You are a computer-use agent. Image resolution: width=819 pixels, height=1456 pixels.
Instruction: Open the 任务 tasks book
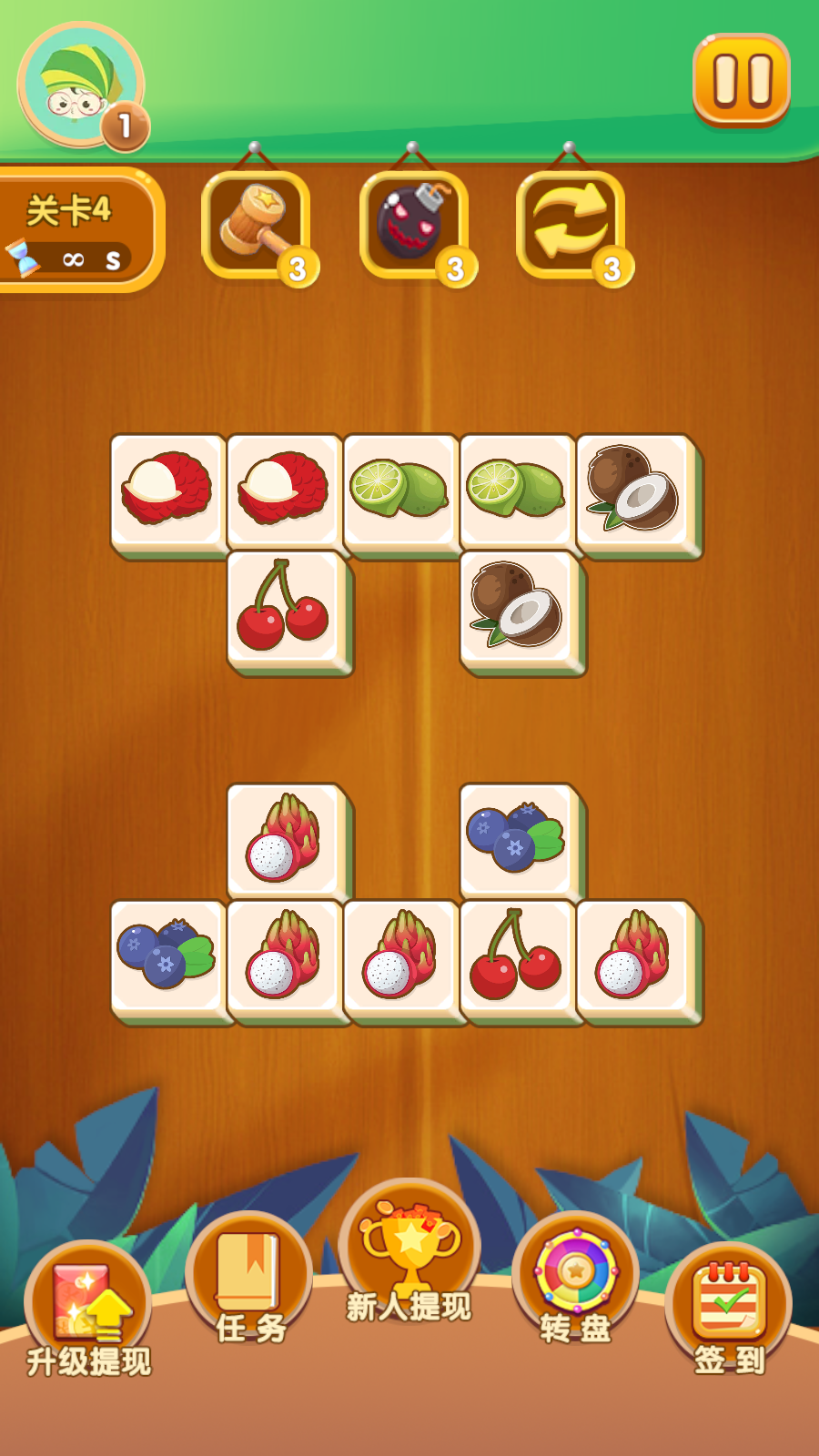point(248,1279)
